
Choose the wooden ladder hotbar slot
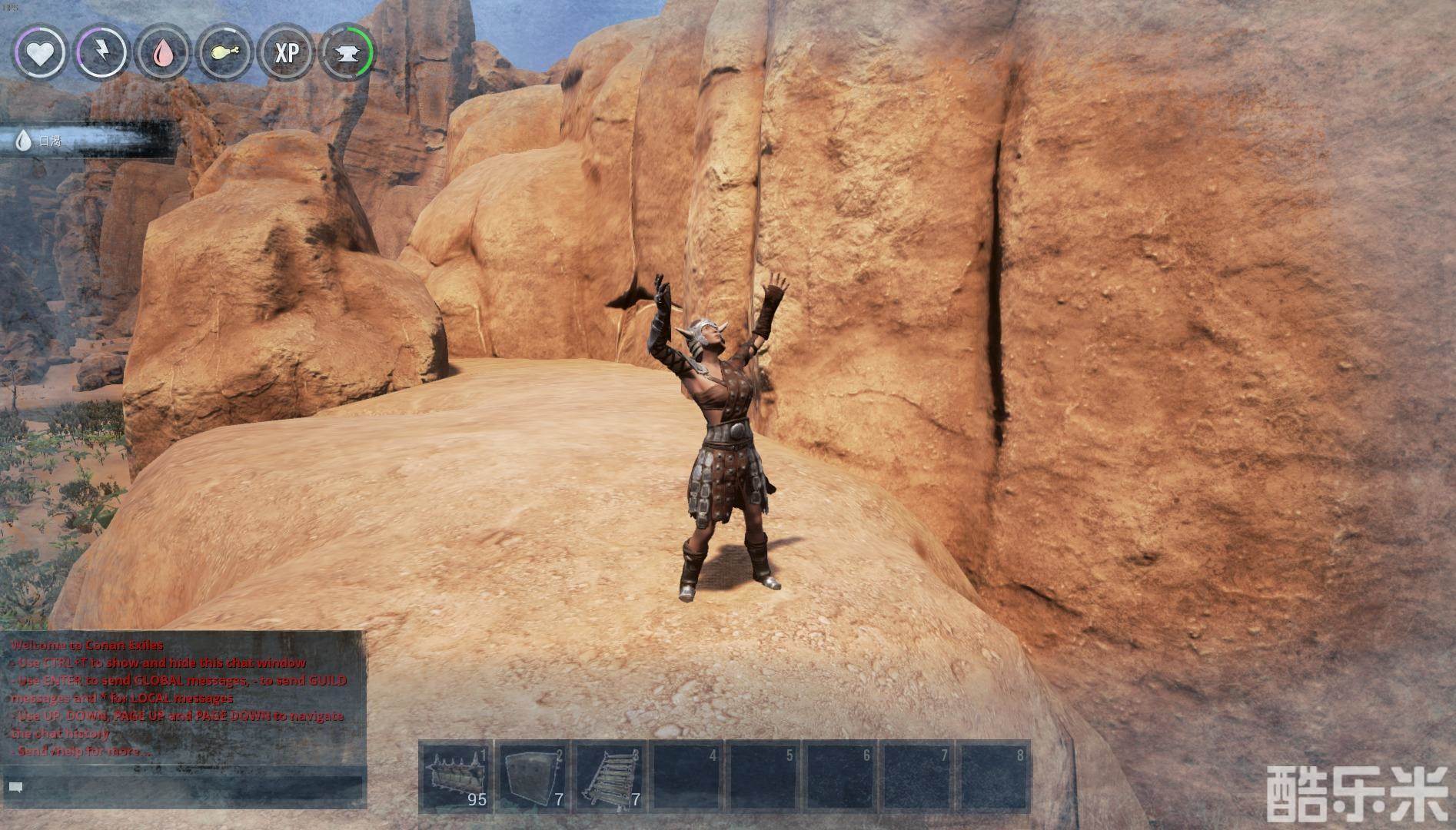click(x=610, y=776)
